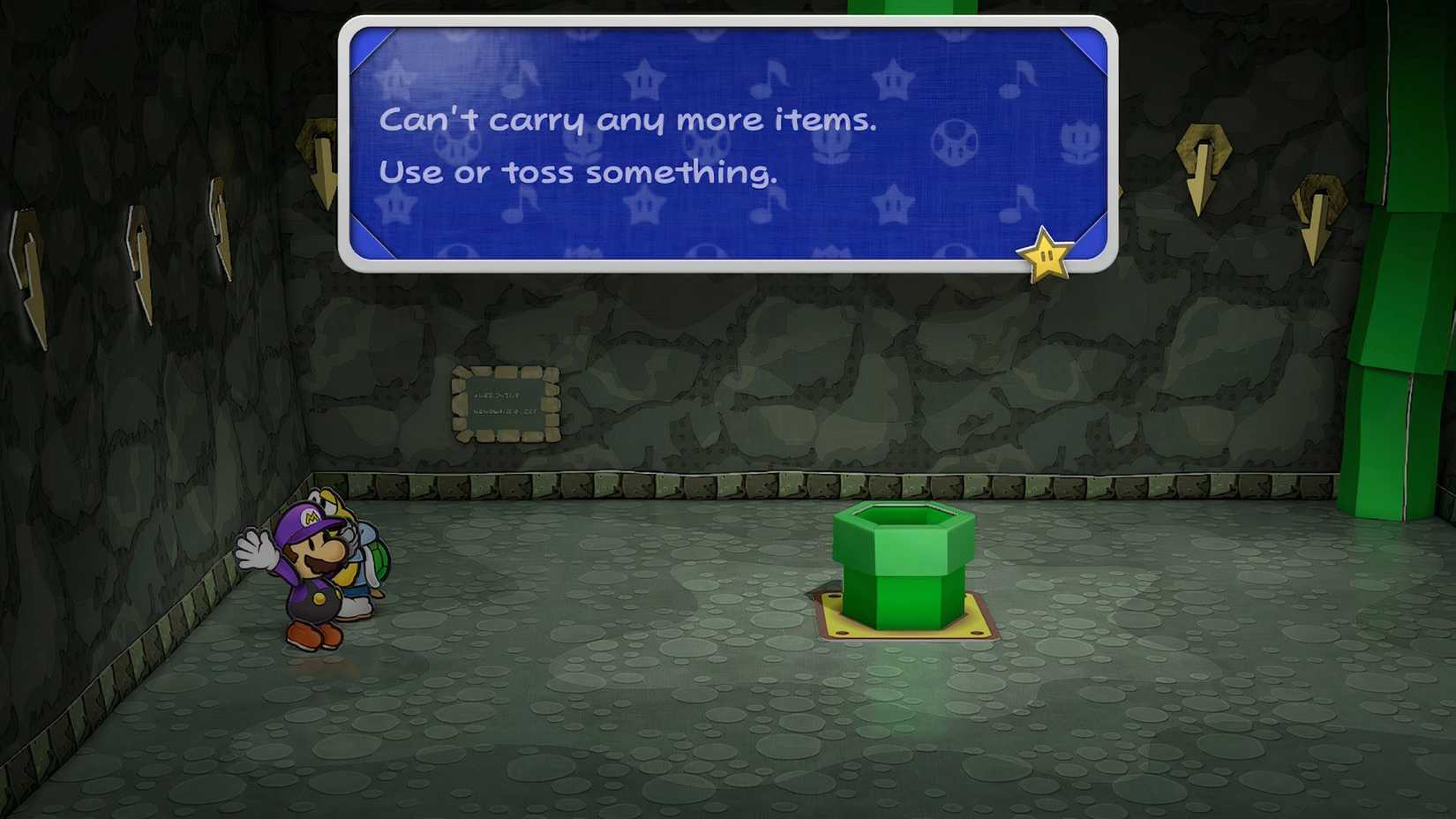Click the text 'Use or toss something.'
The width and height of the screenshot is (1456, 819).
[x=578, y=173]
